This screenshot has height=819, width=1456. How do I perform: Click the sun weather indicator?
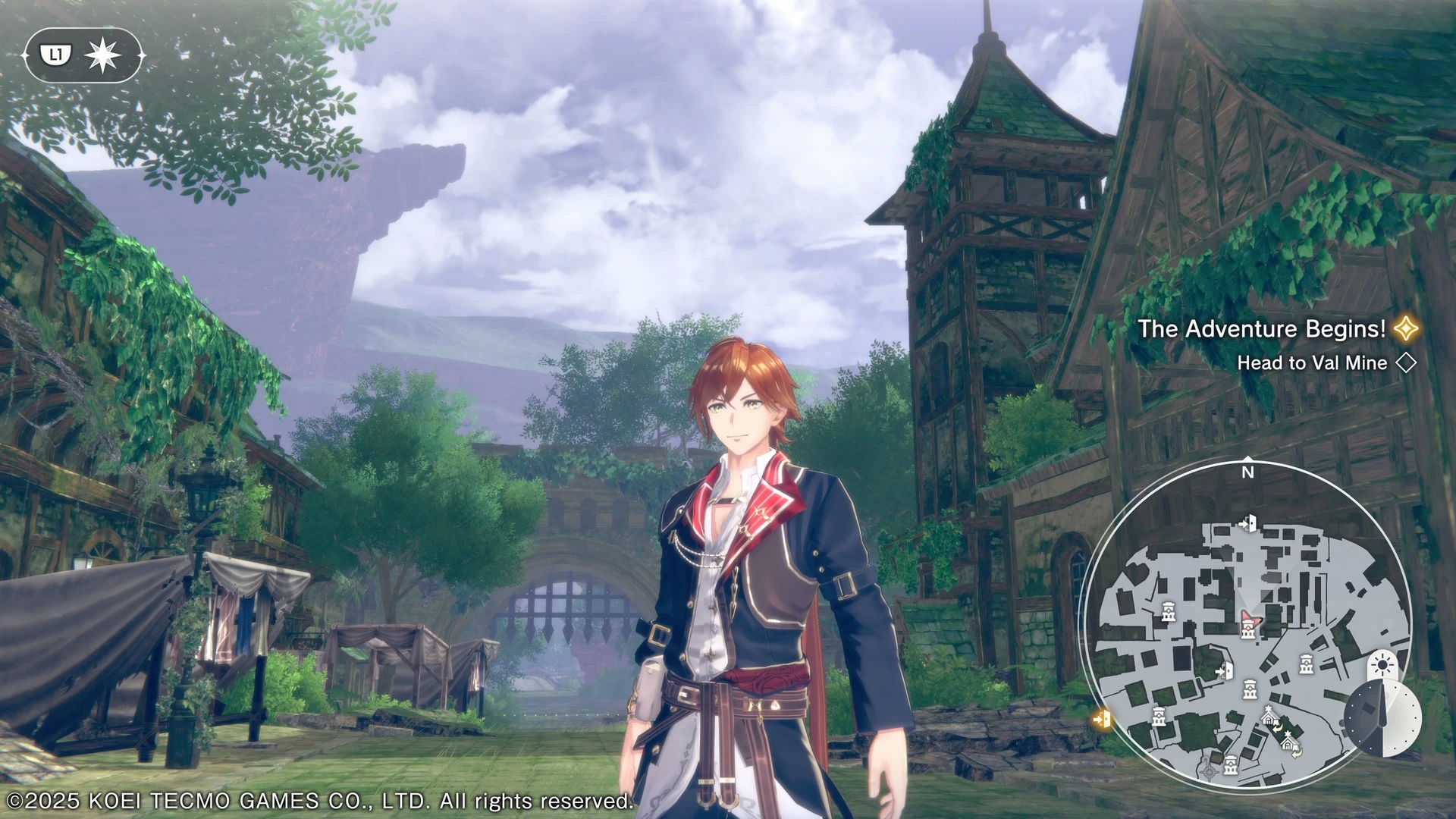[1382, 666]
